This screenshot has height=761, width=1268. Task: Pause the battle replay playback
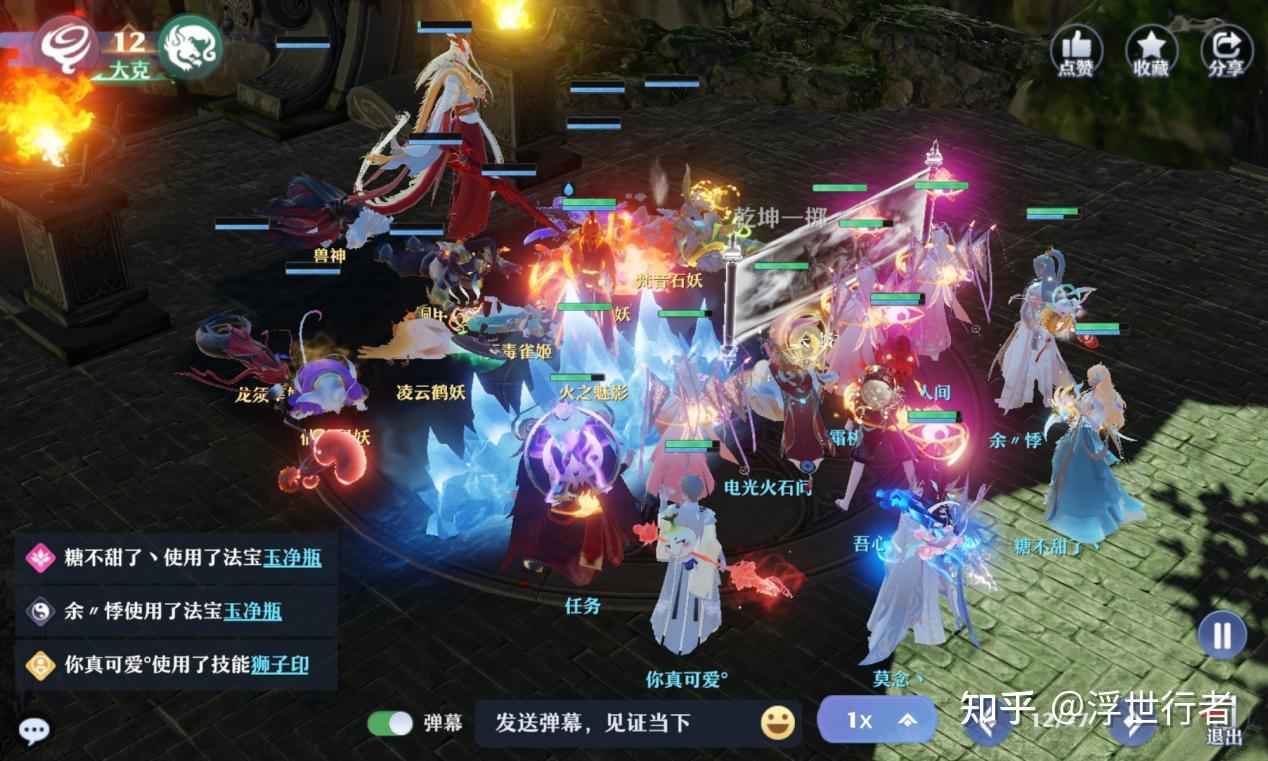[x=1222, y=635]
